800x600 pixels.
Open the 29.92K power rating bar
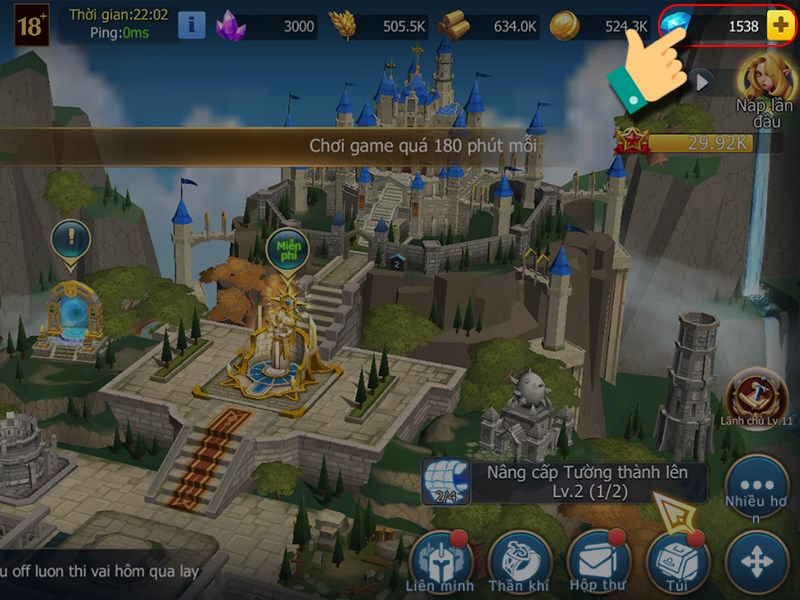[690, 143]
